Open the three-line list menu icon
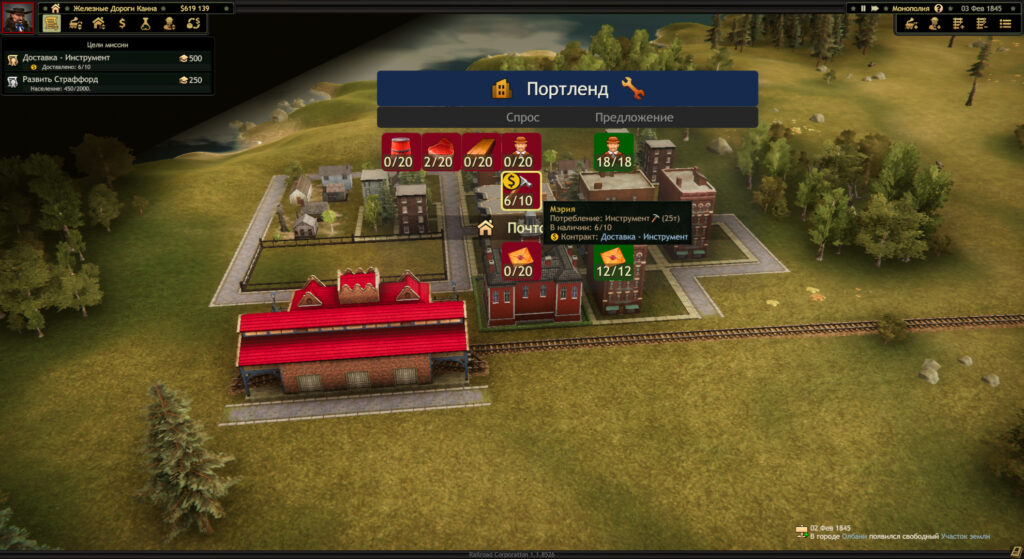This screenshot has height=559, width=1024. 1004,23
